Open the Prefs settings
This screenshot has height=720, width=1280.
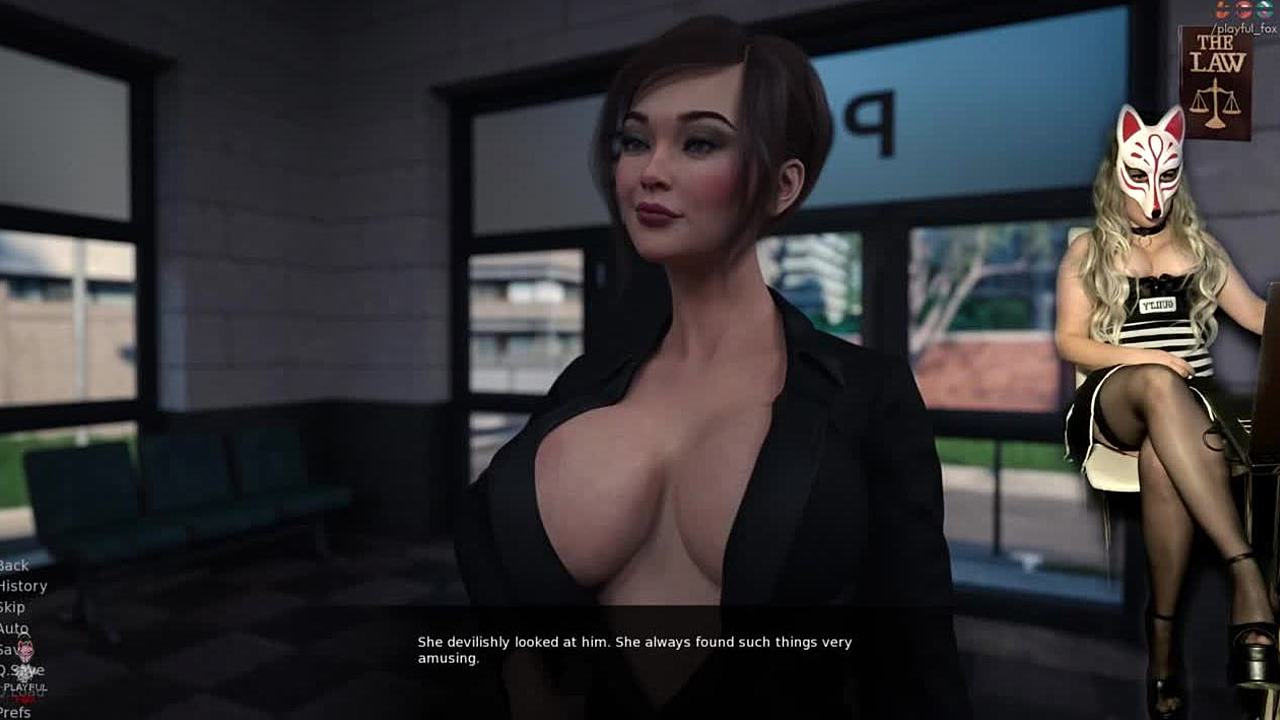click(15, 712)
